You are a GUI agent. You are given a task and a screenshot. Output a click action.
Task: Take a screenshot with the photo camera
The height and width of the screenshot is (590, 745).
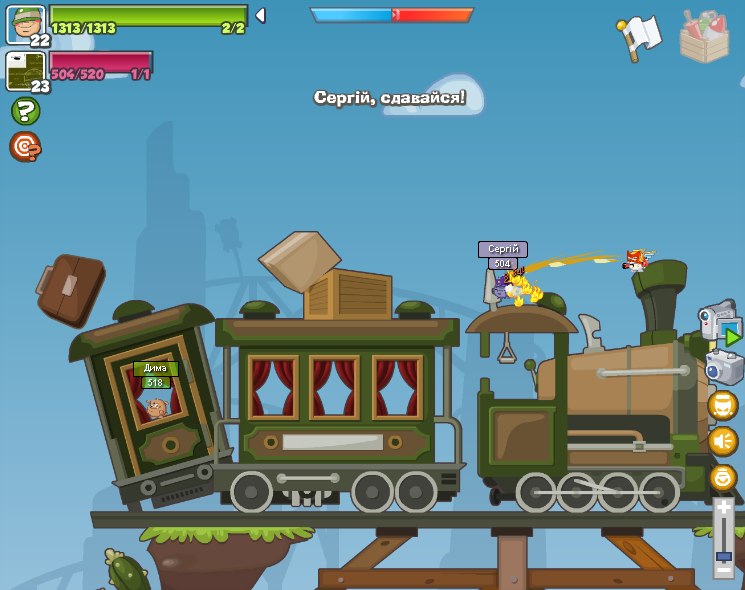[x=723, y=368]
